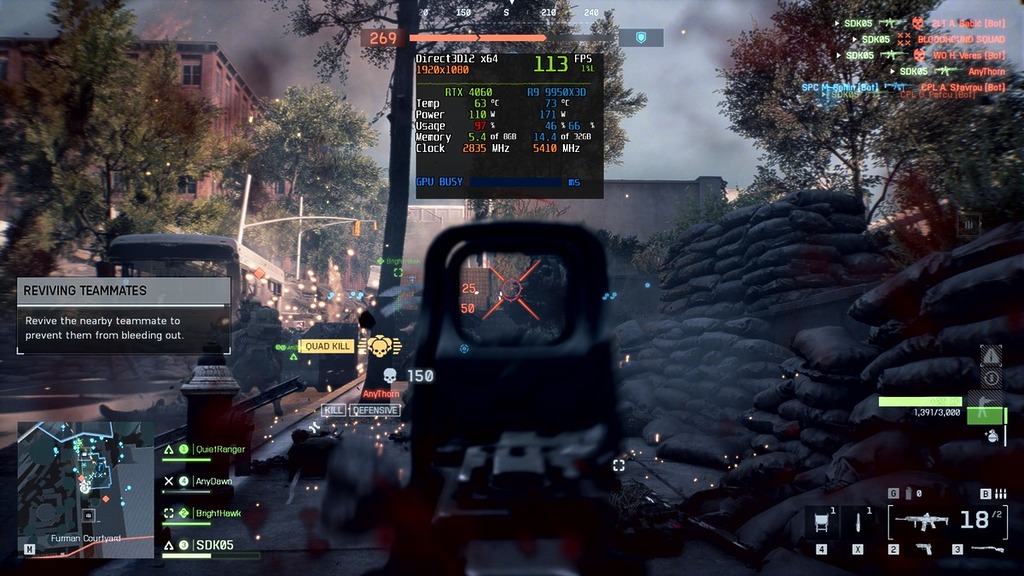
Task: Click the FPS performance overlay panel
Action: pyautogui.click(x=509, y=125)
